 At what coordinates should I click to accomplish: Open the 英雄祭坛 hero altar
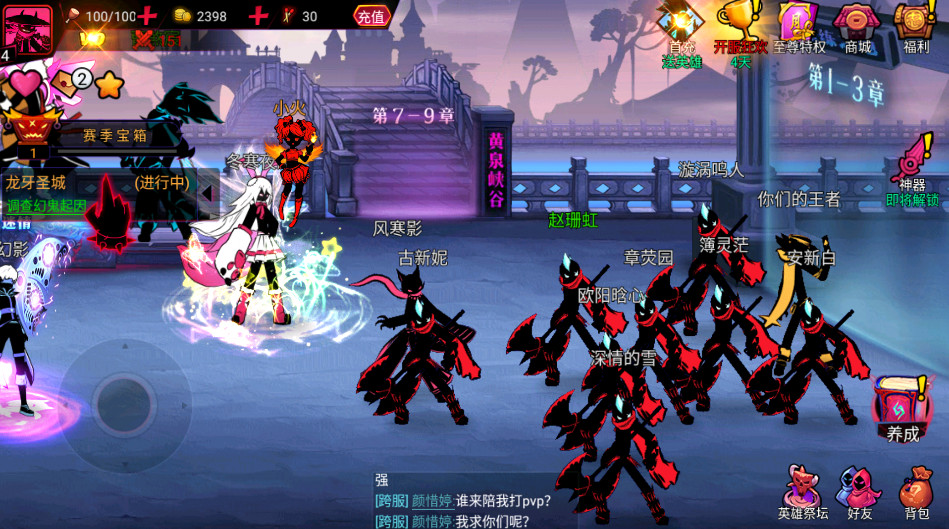tap(803, 491)
